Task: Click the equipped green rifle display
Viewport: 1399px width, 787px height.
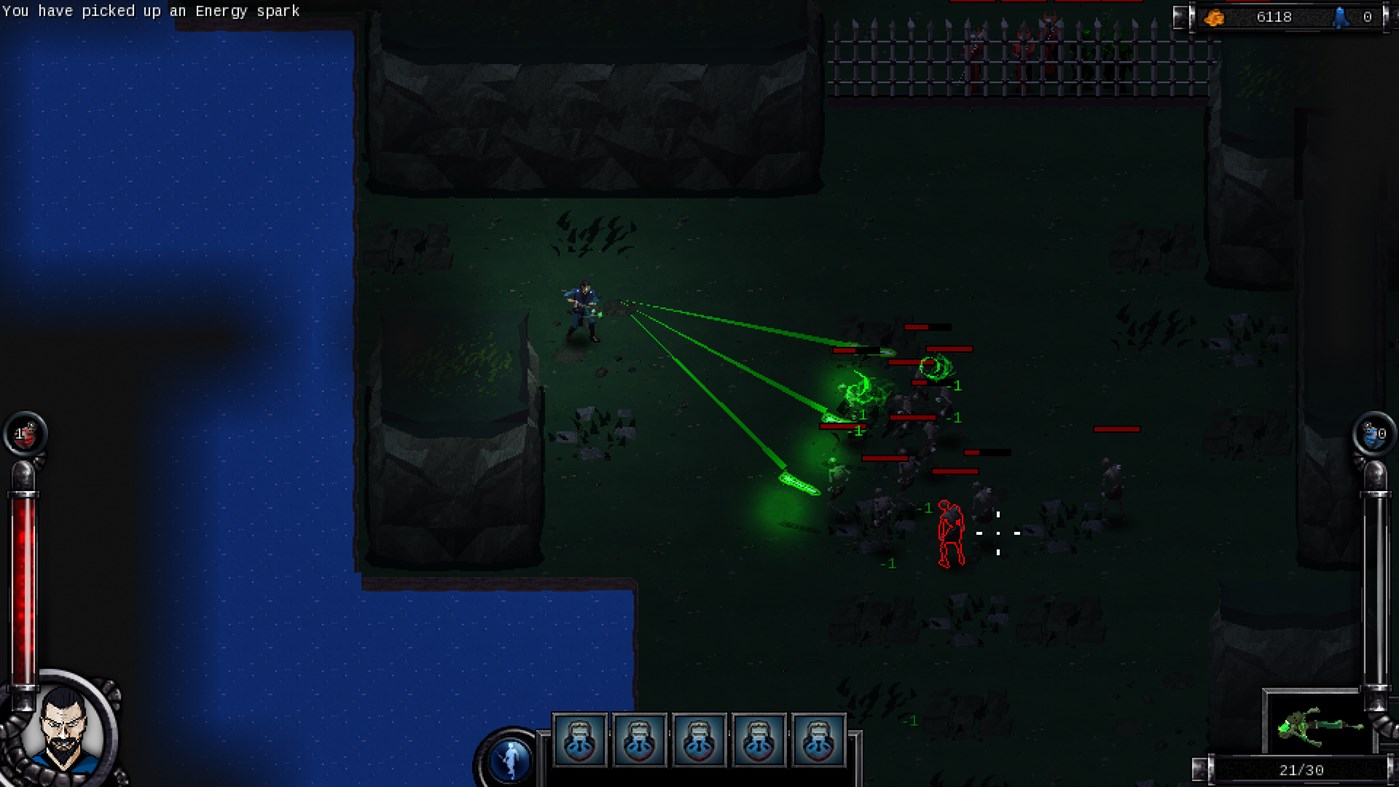Action: 1316,729
